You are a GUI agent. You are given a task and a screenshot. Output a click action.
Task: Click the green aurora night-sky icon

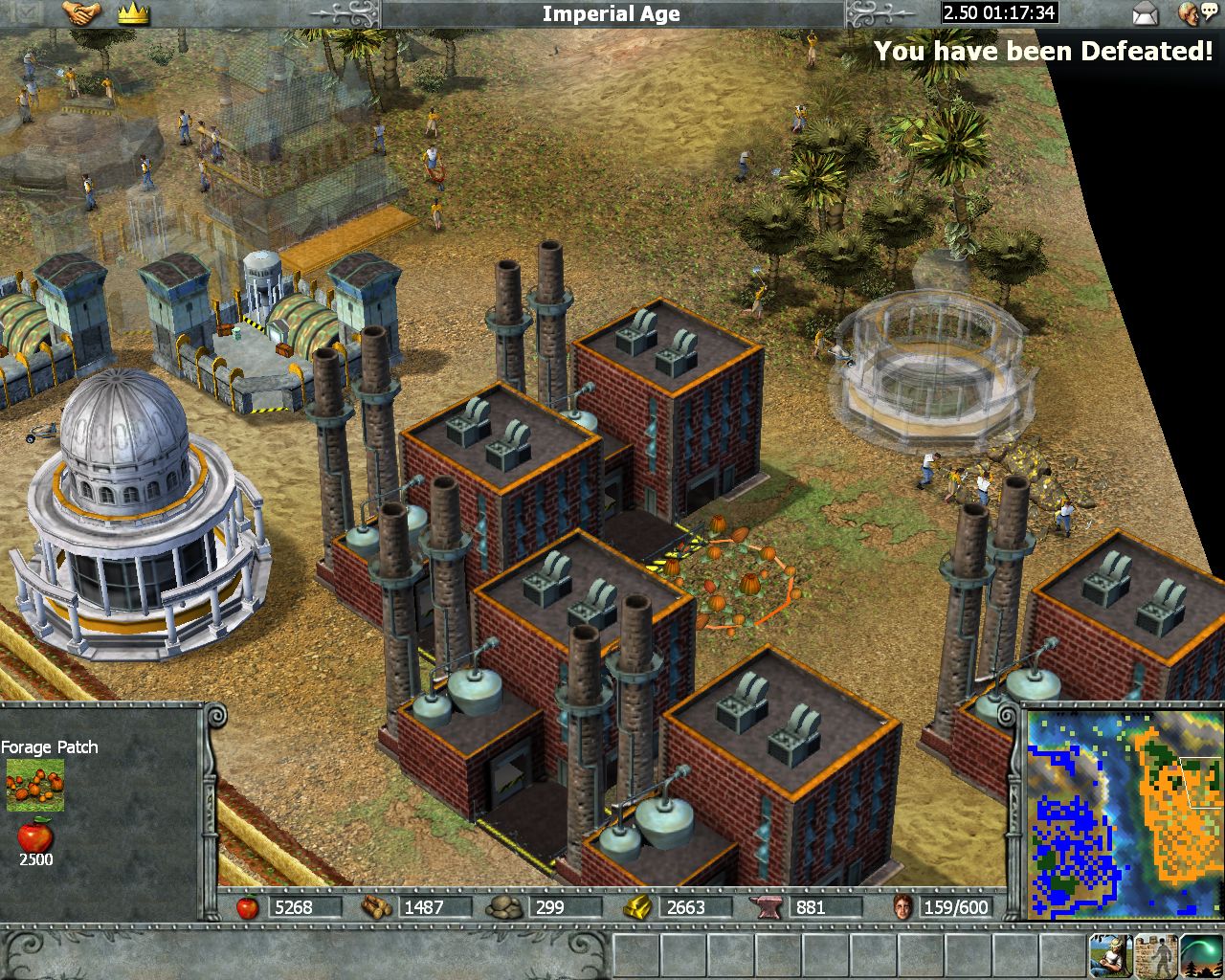(x=1200, y=954)
